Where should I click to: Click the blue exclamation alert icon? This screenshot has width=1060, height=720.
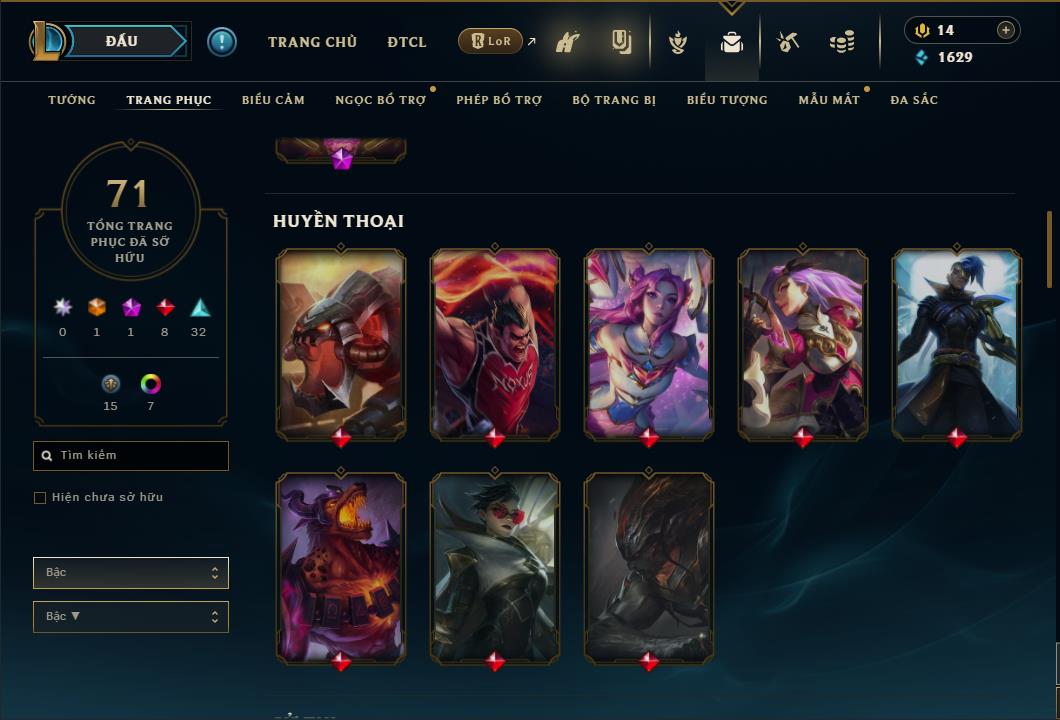click(x=222, y=42)
